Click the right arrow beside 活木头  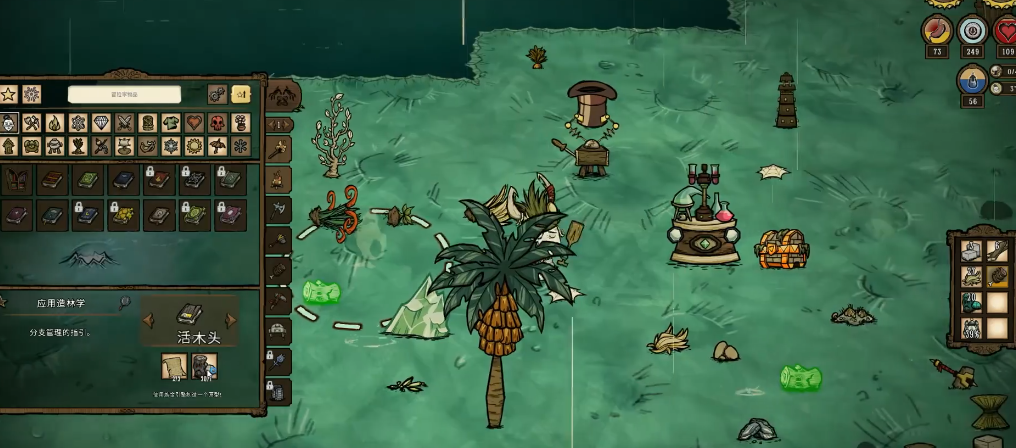pos(232,321)
